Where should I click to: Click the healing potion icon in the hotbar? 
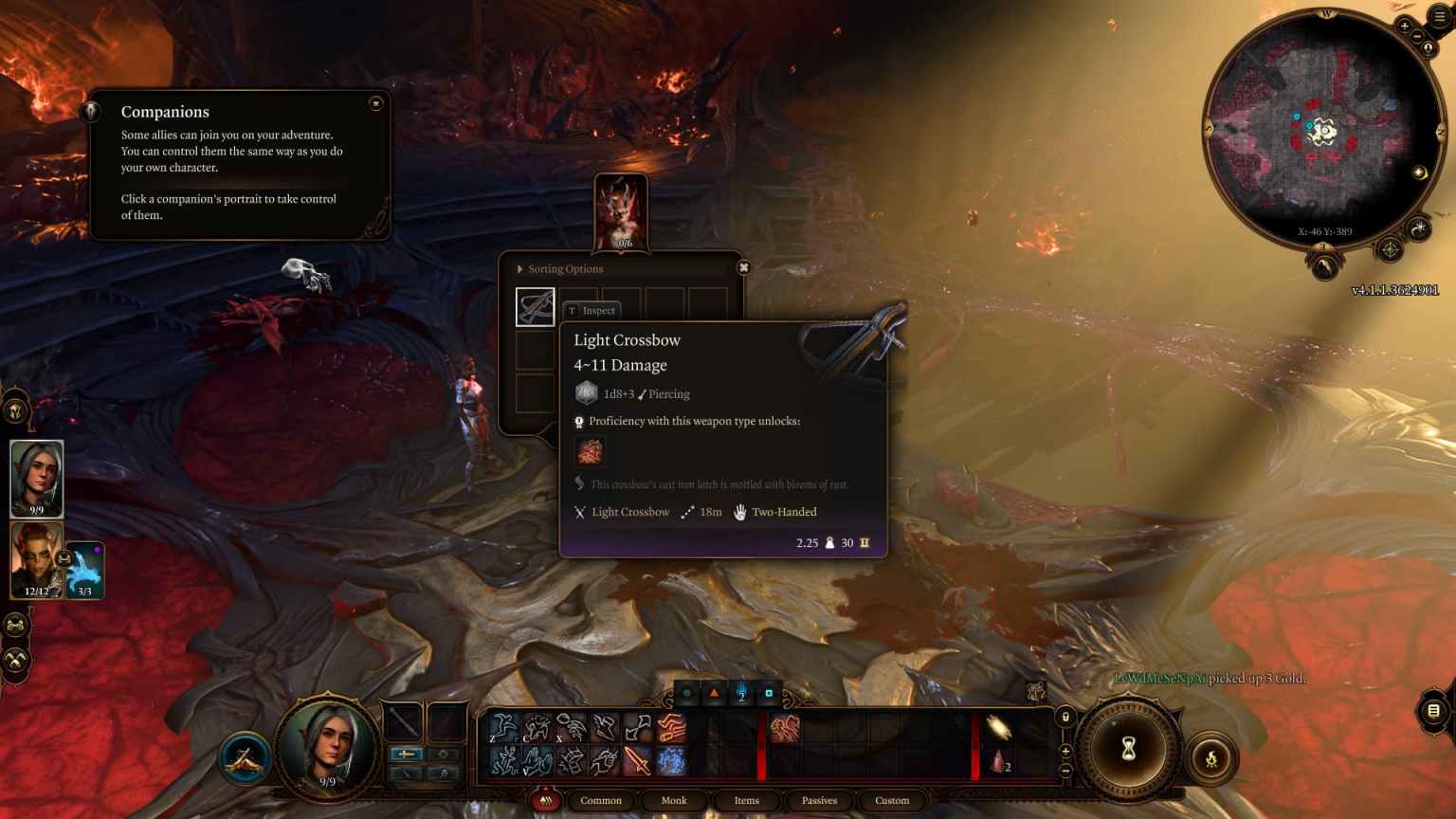(998, 761)
